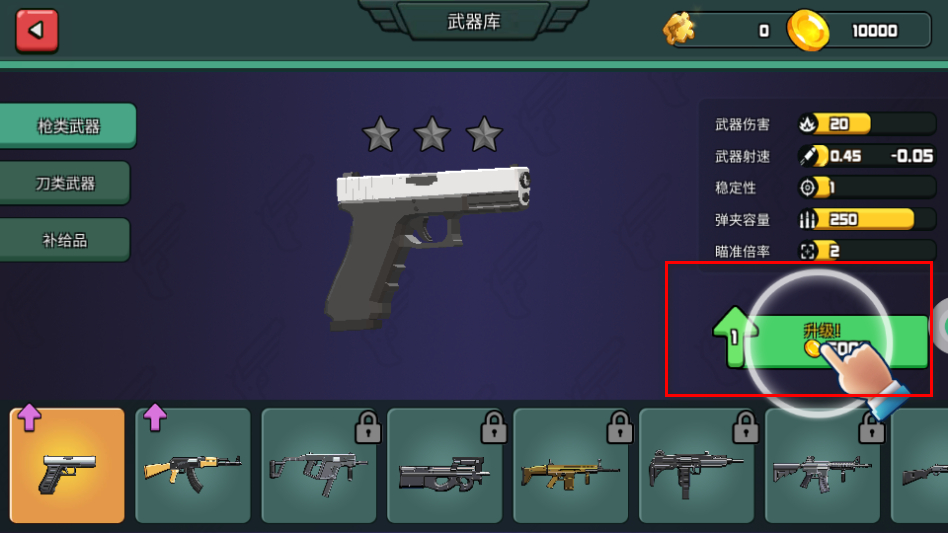The image size is (948, 533).
Task: Select the pistol weapon slot
Action: pos(68,466)
